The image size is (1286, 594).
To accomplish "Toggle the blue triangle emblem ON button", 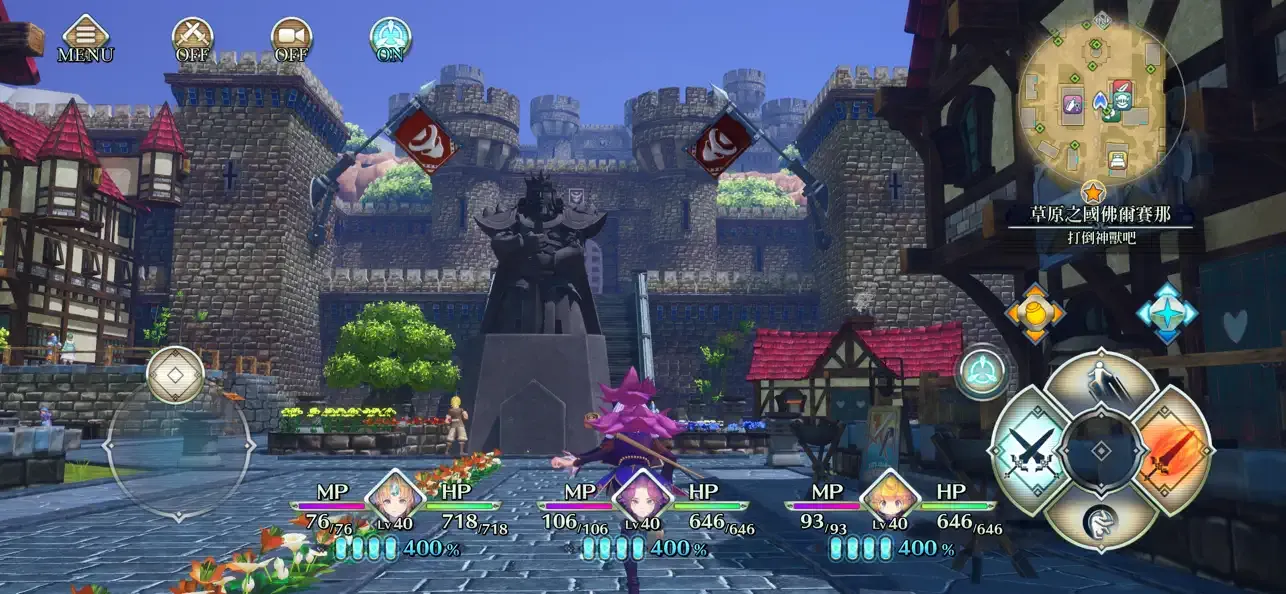I will pyautogui.click(x=390, y=38).
